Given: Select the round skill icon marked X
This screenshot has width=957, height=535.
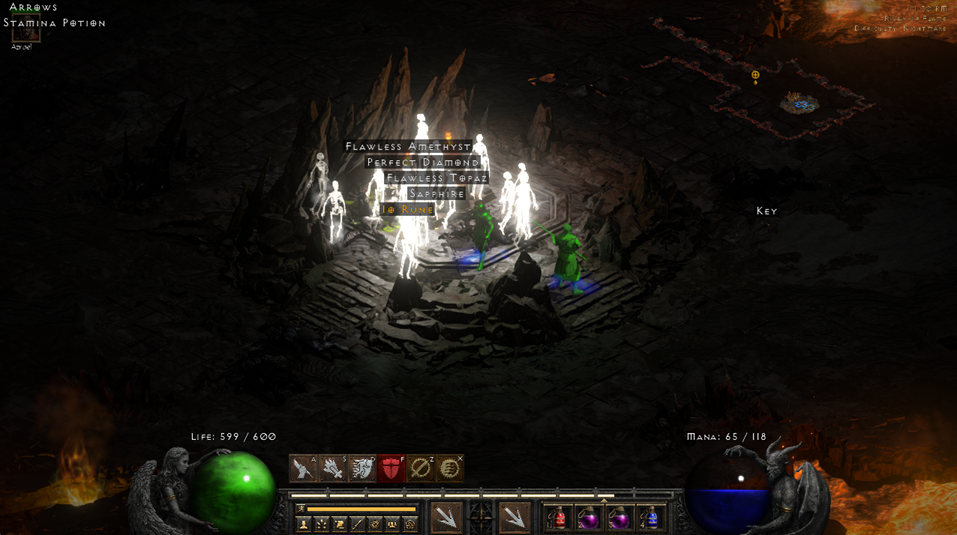Looking at the screenshot, I should [x=450, y=468].
